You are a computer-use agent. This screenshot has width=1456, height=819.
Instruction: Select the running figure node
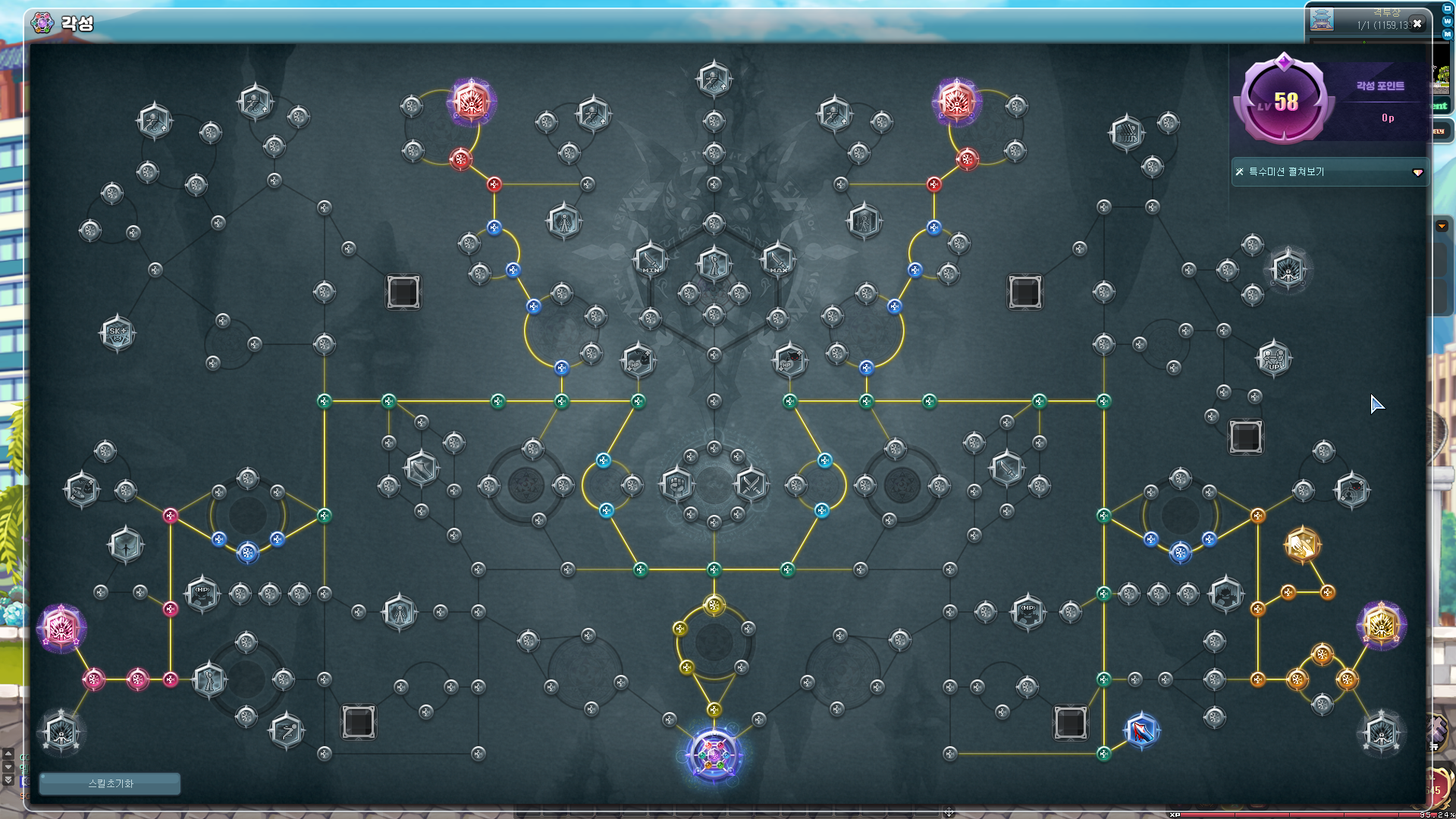(x=287, y=731)
